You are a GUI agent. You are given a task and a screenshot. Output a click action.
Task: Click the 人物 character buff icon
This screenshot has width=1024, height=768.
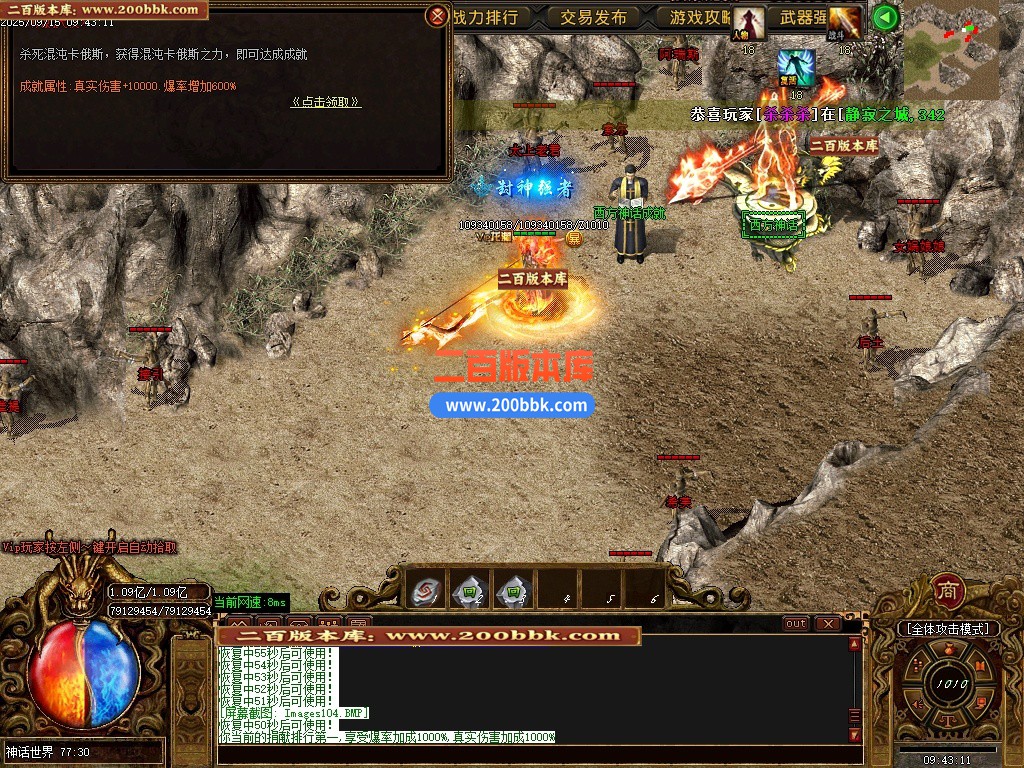(x=748, y=22)
